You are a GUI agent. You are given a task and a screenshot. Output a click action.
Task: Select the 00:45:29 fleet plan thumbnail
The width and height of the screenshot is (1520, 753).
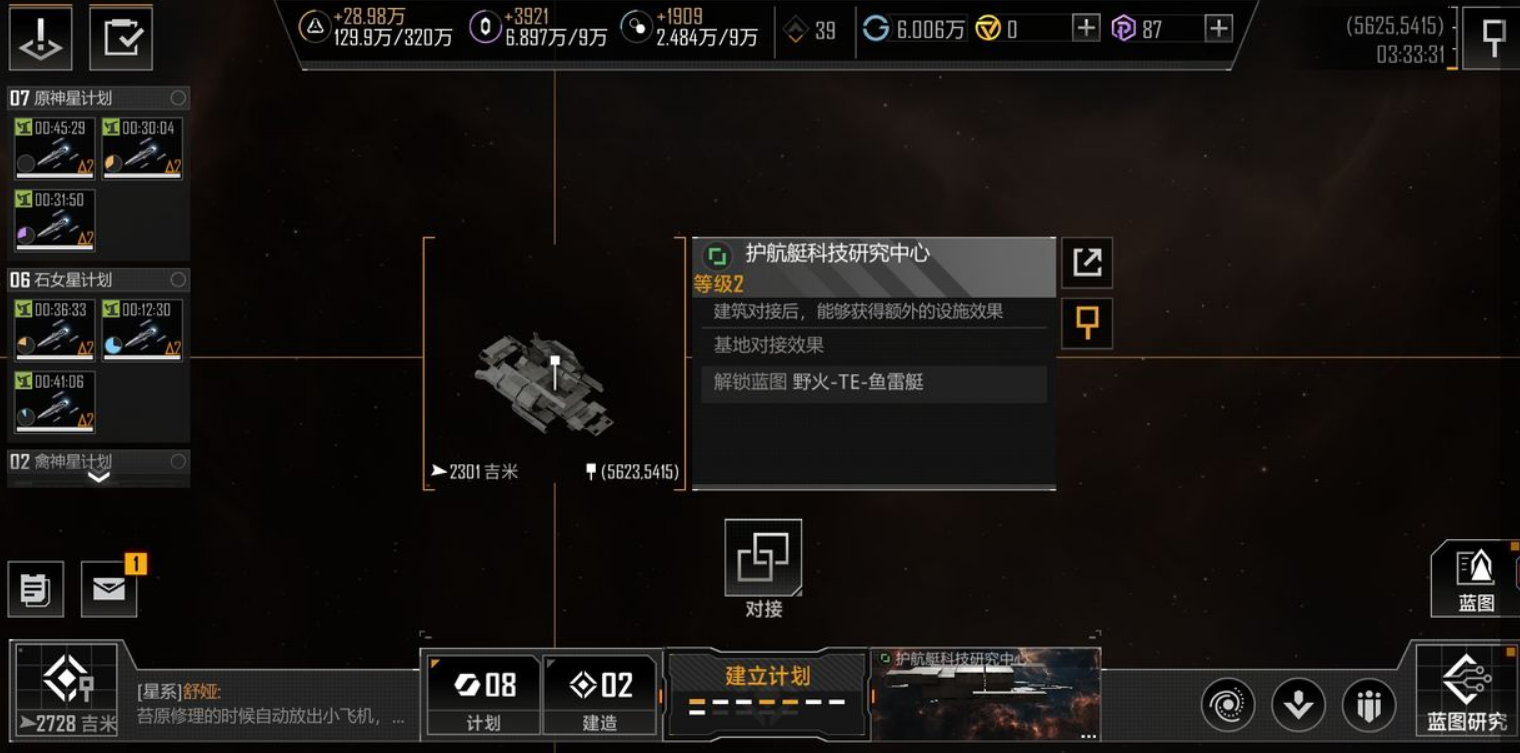point(55,148)
